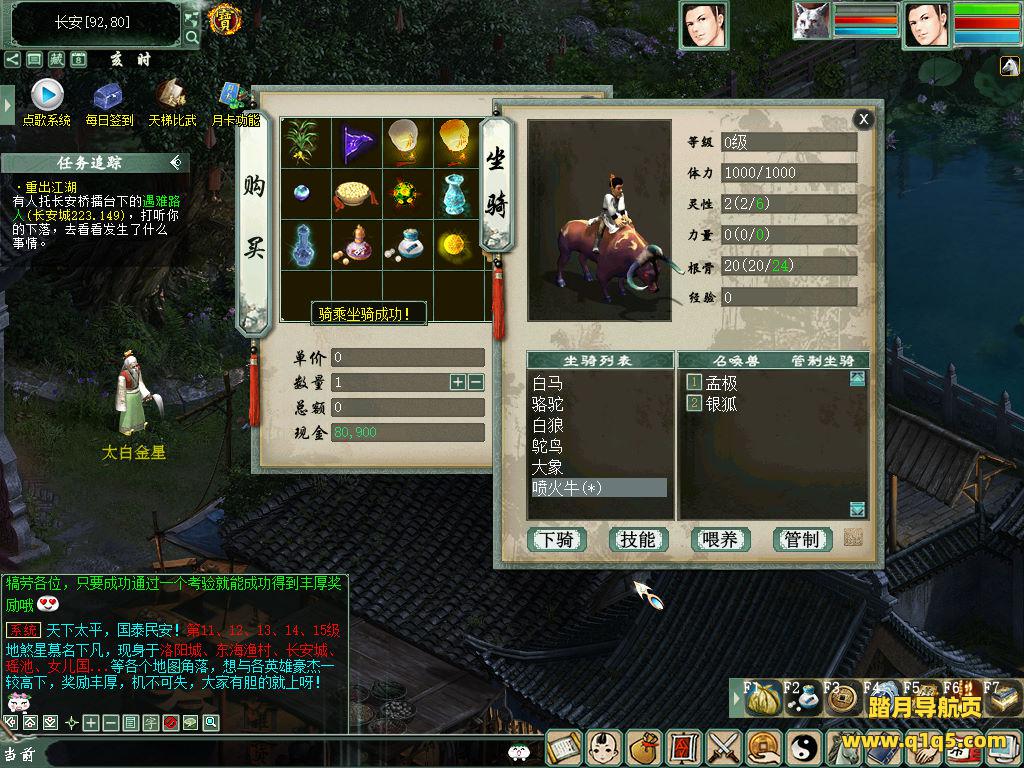Choose 大象 from the mount list
The width and height of the screenshot is (1024, 768).
548,467
